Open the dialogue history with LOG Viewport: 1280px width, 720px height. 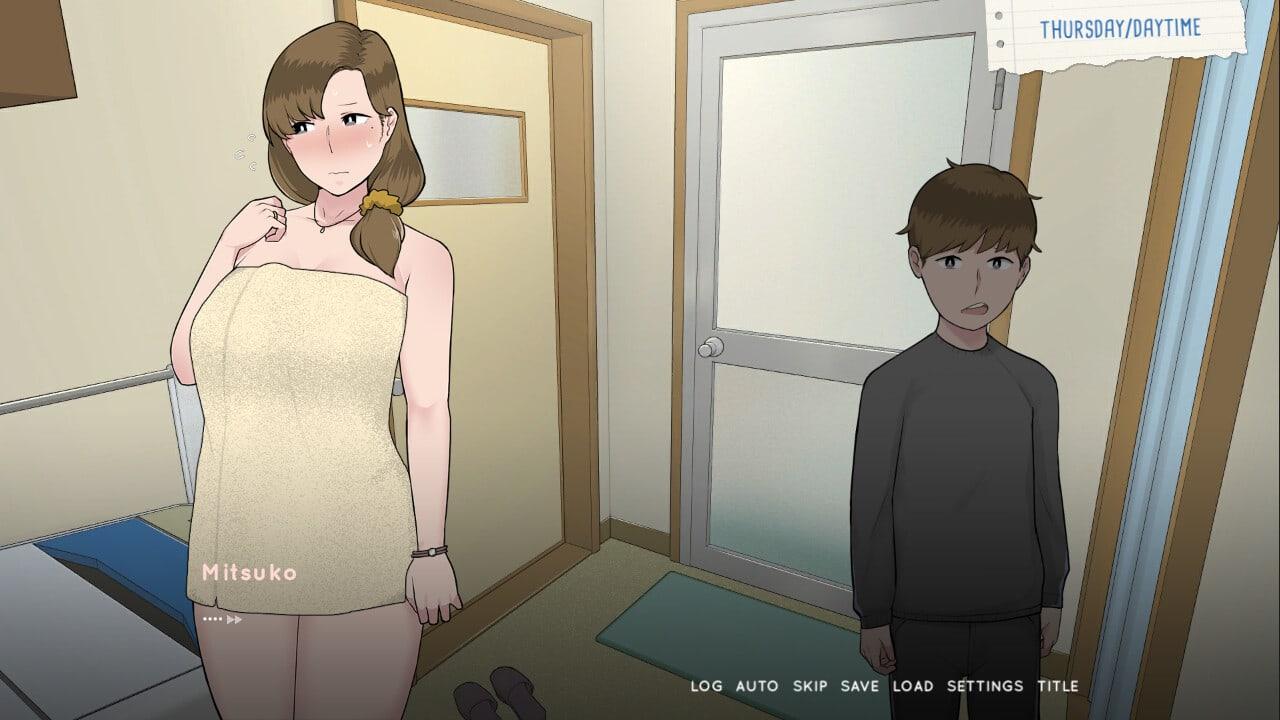(706, 686)
